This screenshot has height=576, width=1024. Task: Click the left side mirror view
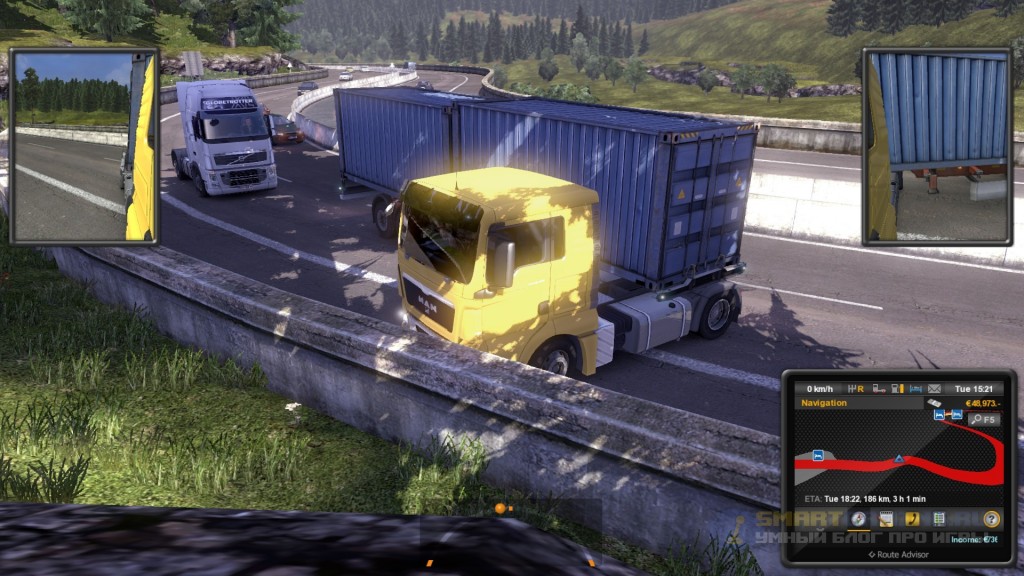coord(84,146)
